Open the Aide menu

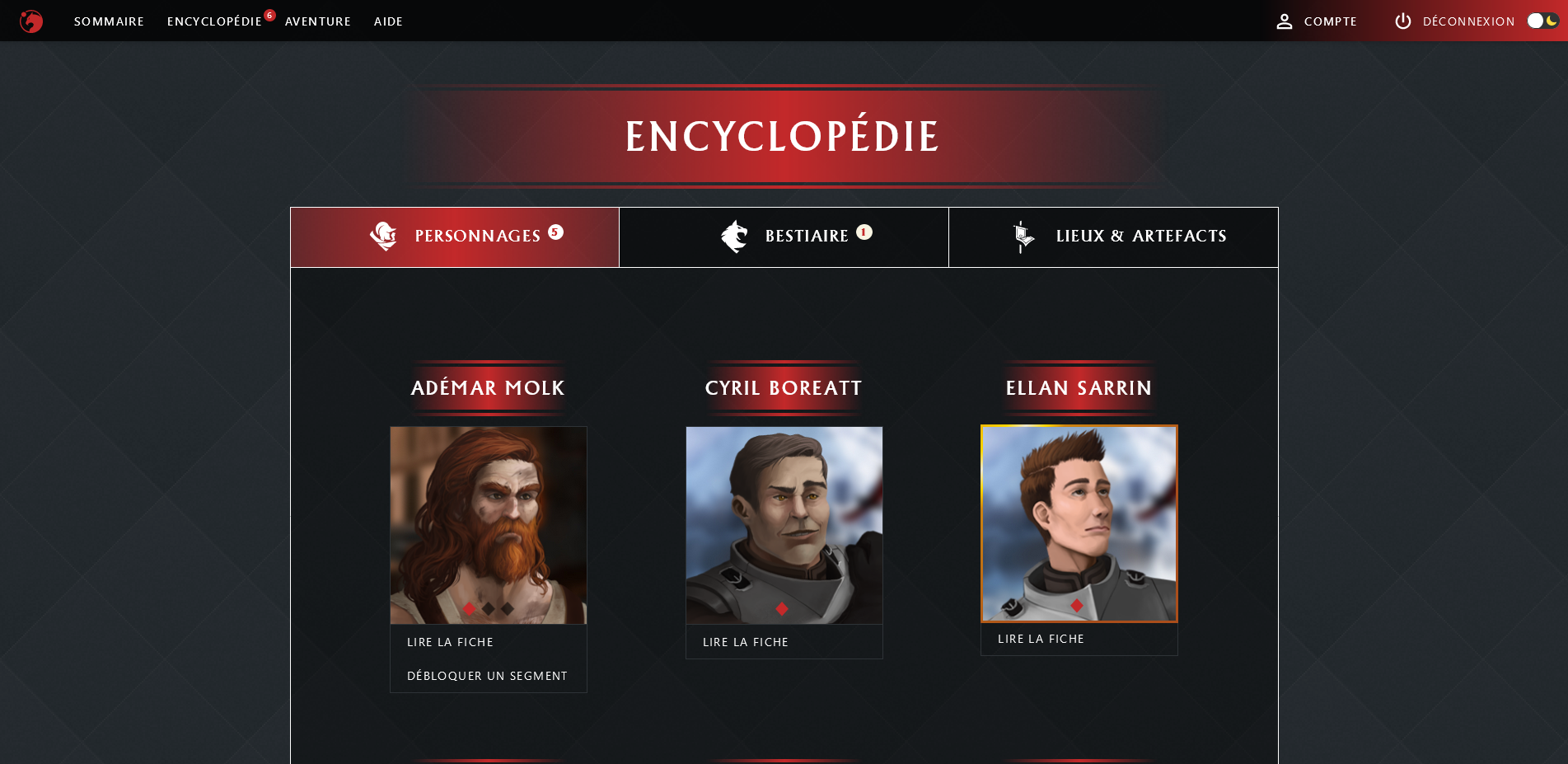point(388,21)
